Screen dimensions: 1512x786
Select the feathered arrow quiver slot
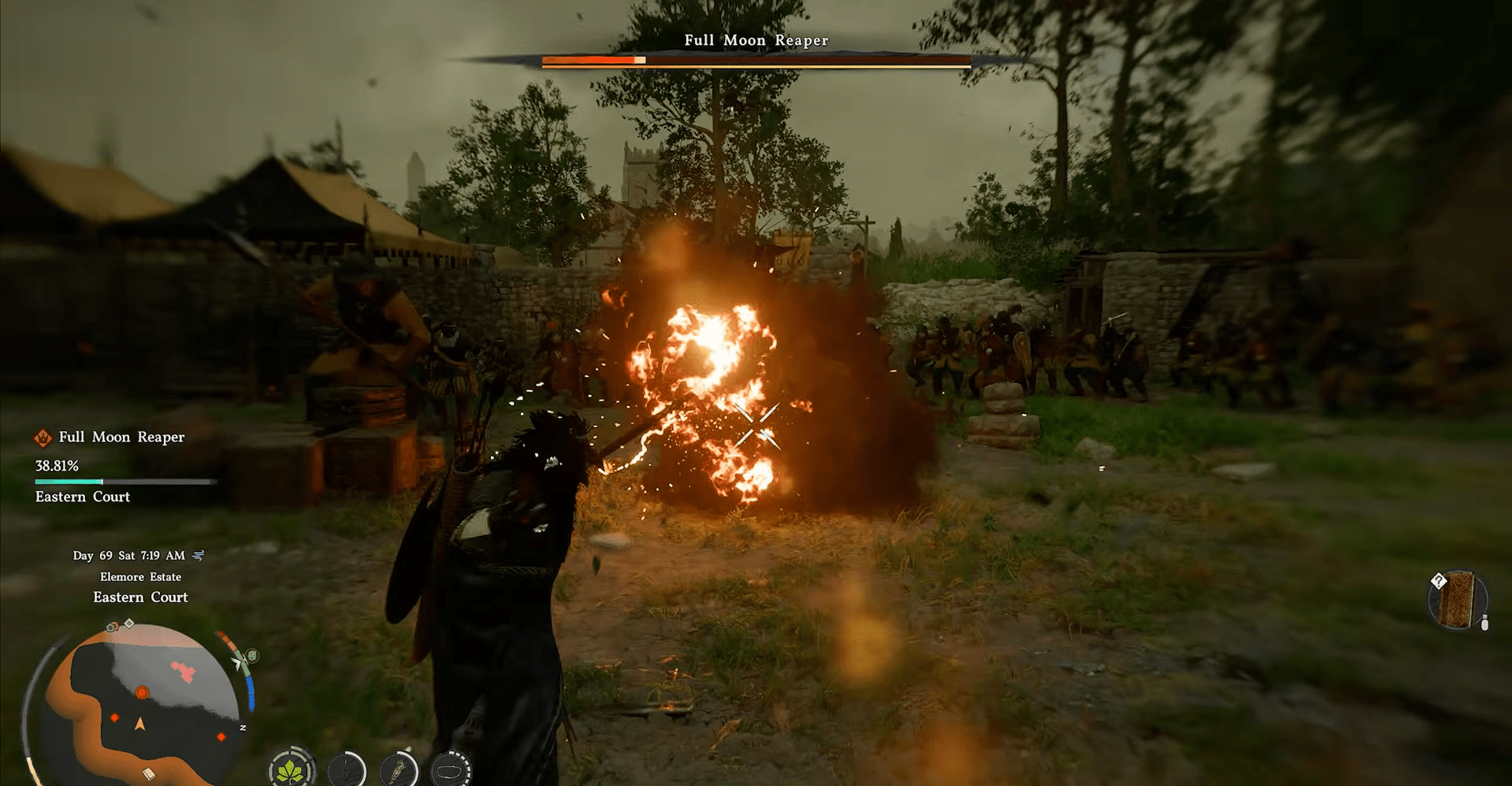pyautogui.click(x=399, y=770)
